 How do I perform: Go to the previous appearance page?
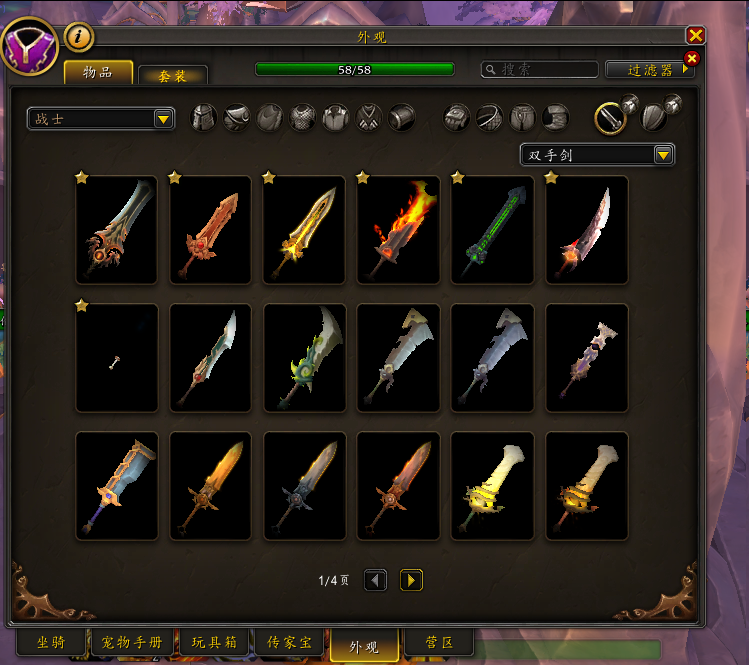[x=375, y=580]
